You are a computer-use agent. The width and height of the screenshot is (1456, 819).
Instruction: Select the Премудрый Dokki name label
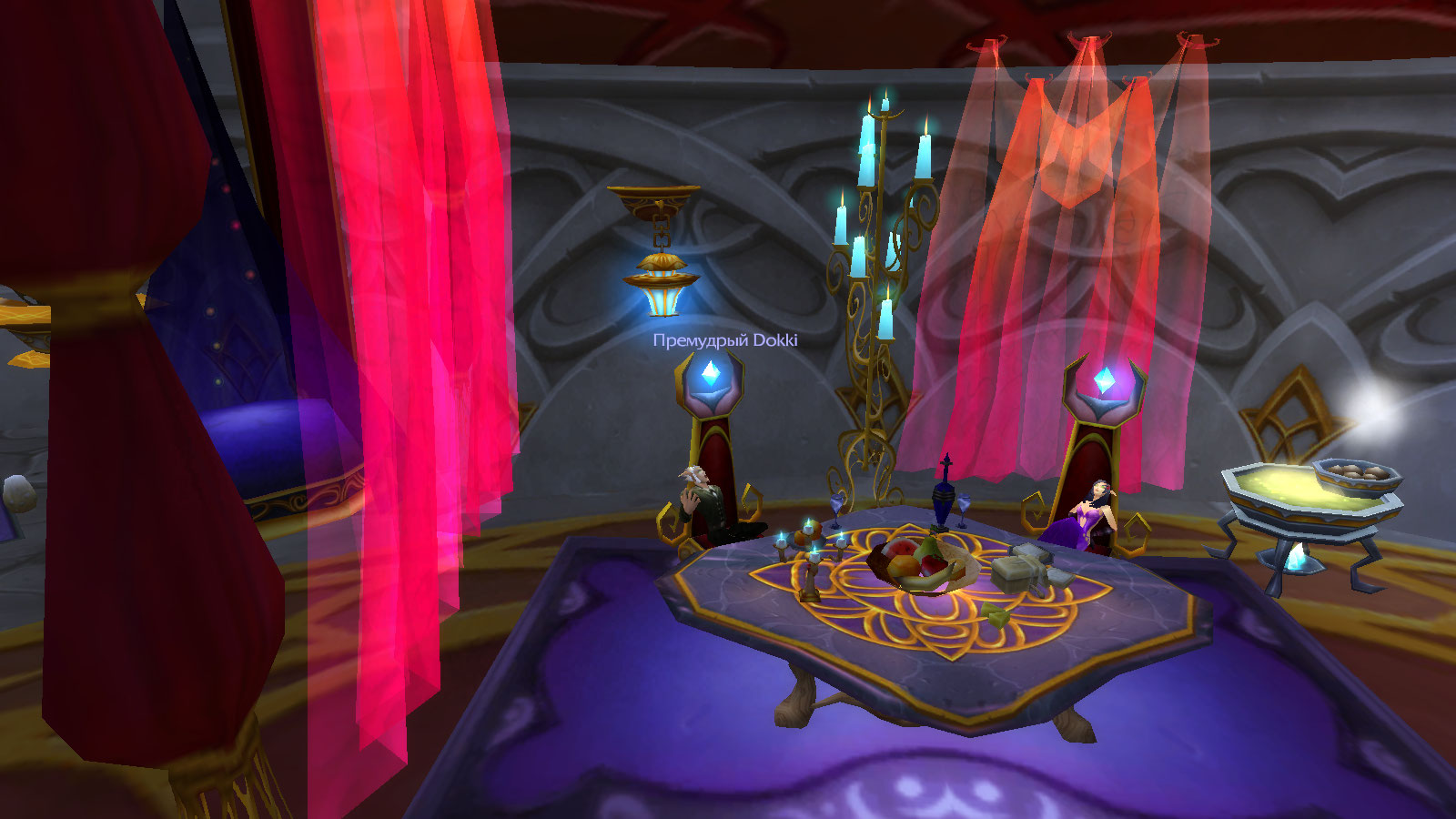coord(724,340)
